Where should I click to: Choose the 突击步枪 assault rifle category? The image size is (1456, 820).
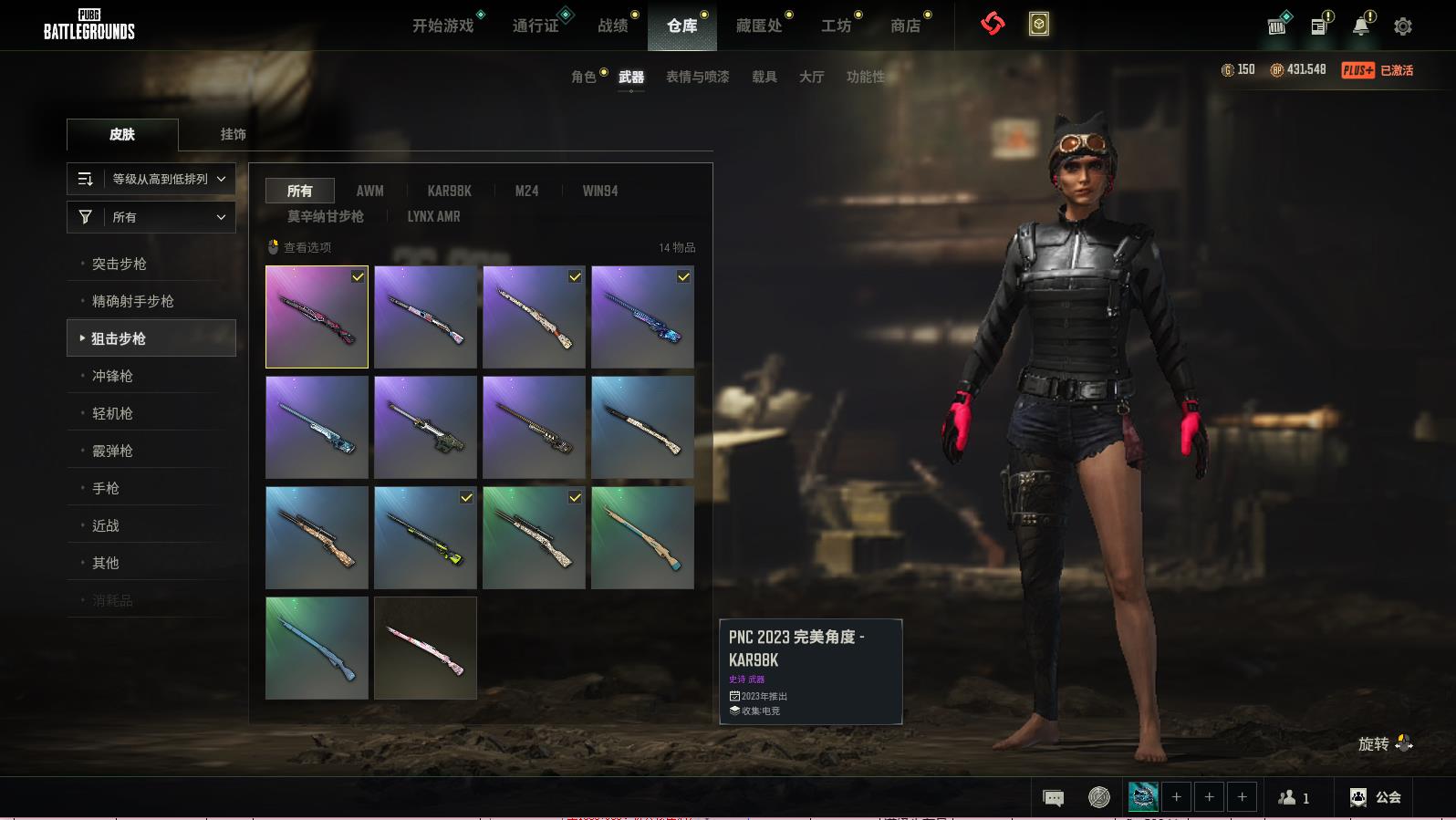click(x=120, y=264)
